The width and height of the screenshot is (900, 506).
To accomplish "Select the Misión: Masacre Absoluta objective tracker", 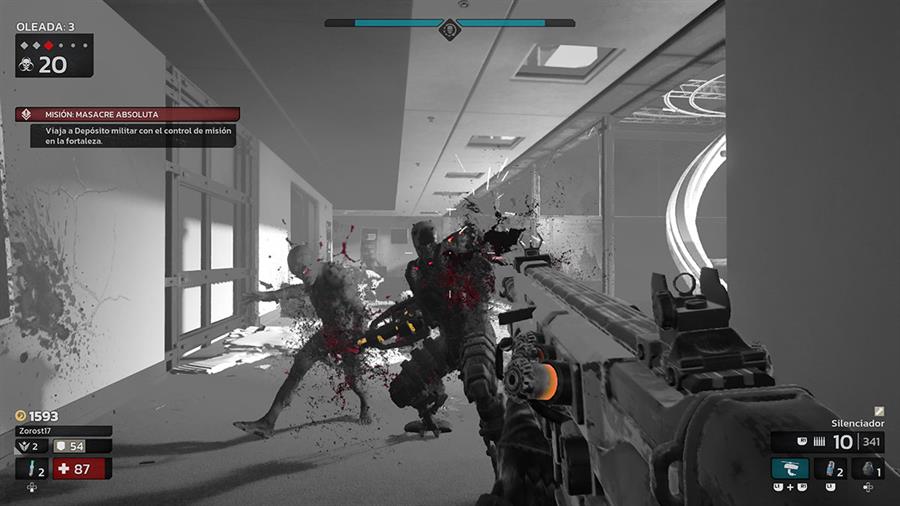I will coord(127,114).
